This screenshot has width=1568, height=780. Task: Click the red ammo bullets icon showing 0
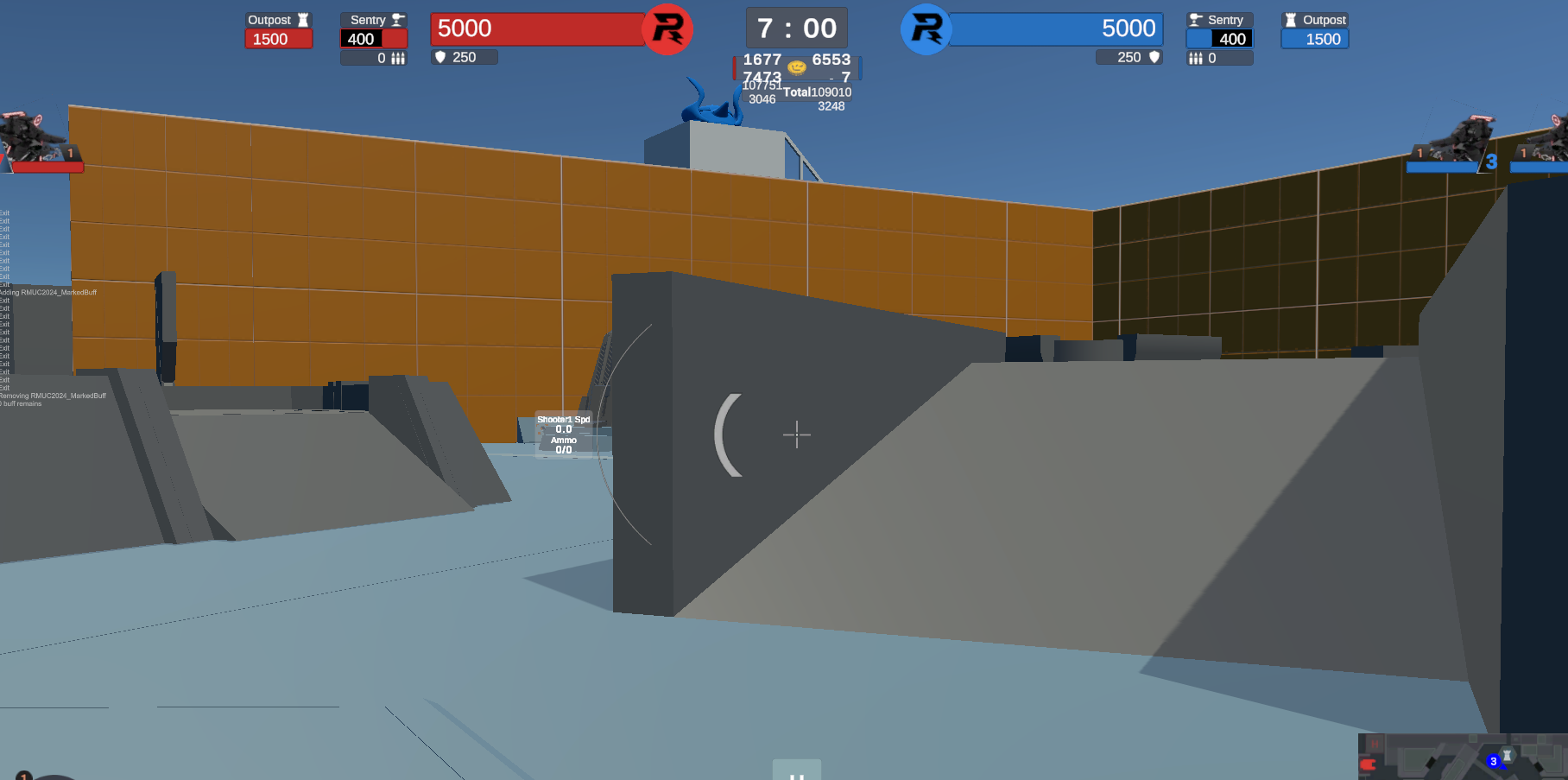398,58
